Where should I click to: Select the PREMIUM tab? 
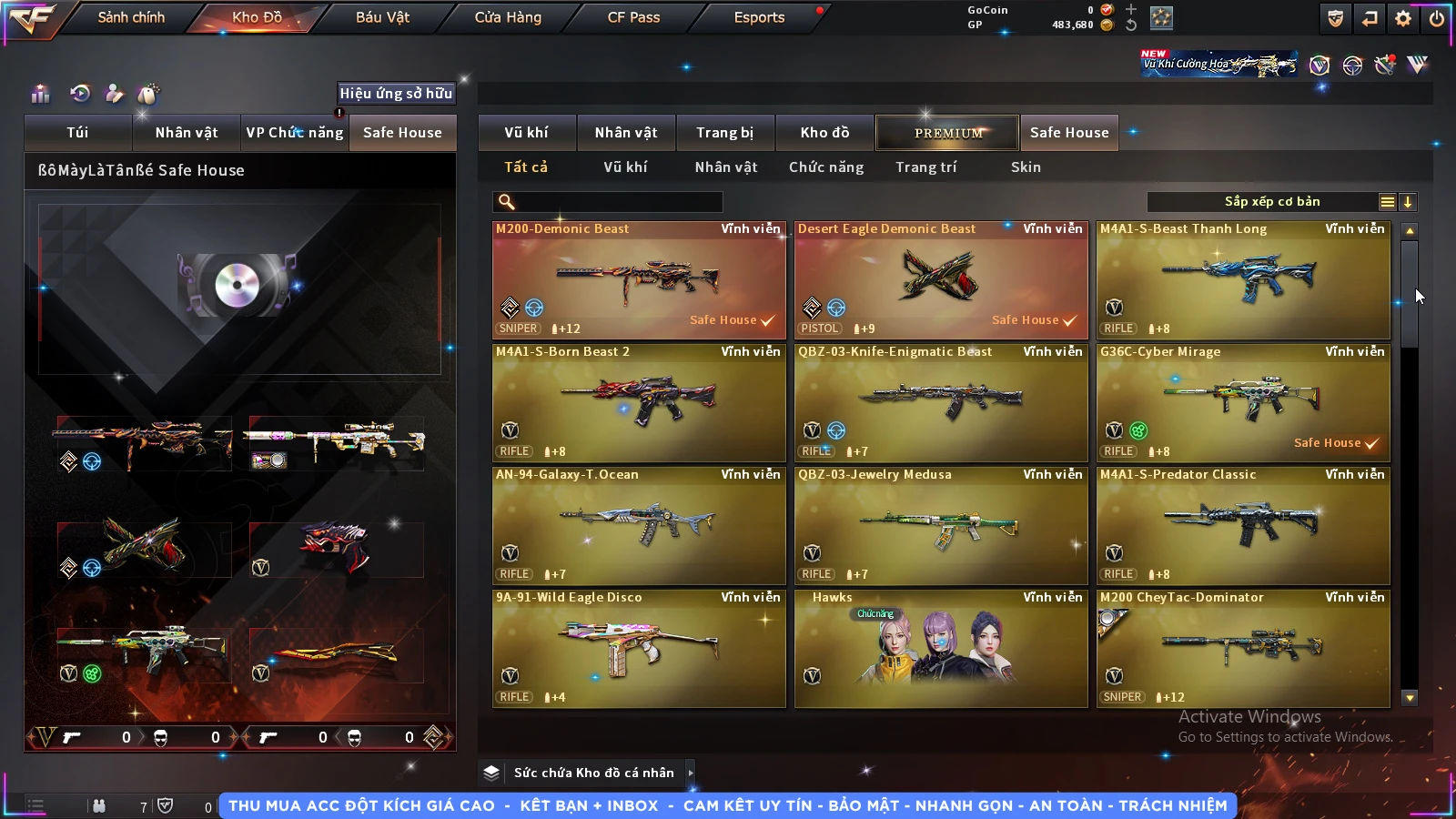coord(947,133)
